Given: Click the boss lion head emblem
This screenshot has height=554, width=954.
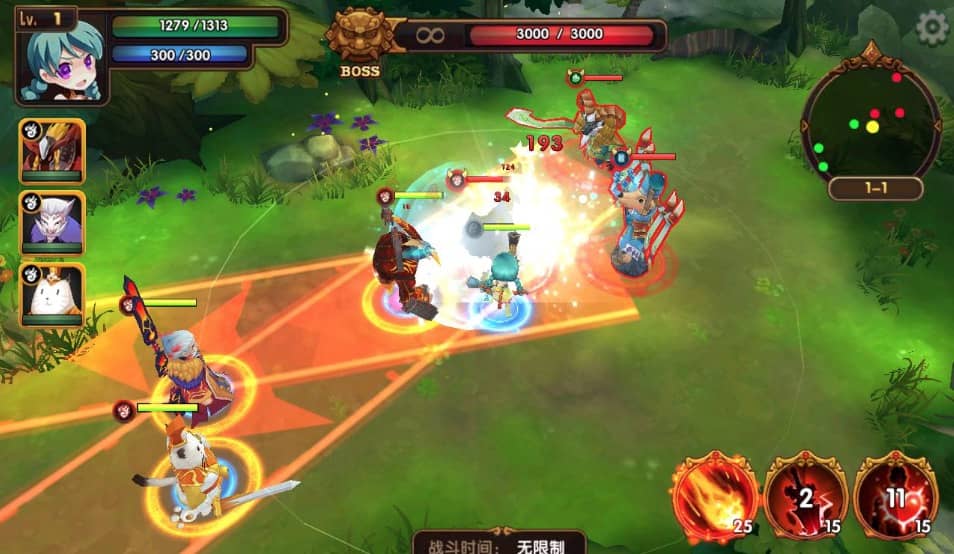Looking at the screenshot, I should coord(359,37).
